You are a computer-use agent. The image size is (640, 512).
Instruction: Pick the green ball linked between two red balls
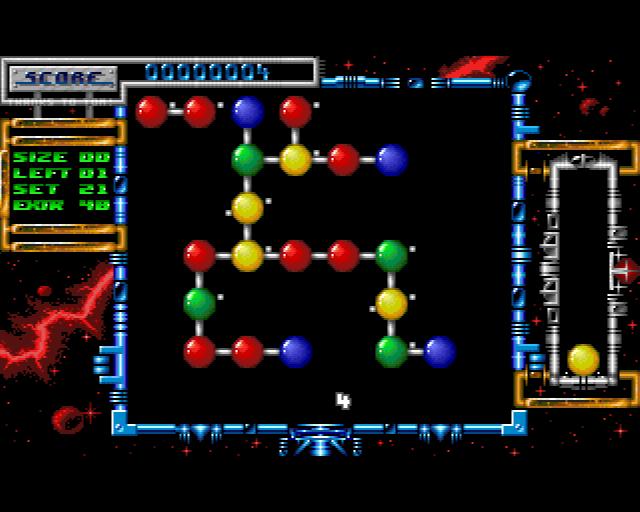199,304
